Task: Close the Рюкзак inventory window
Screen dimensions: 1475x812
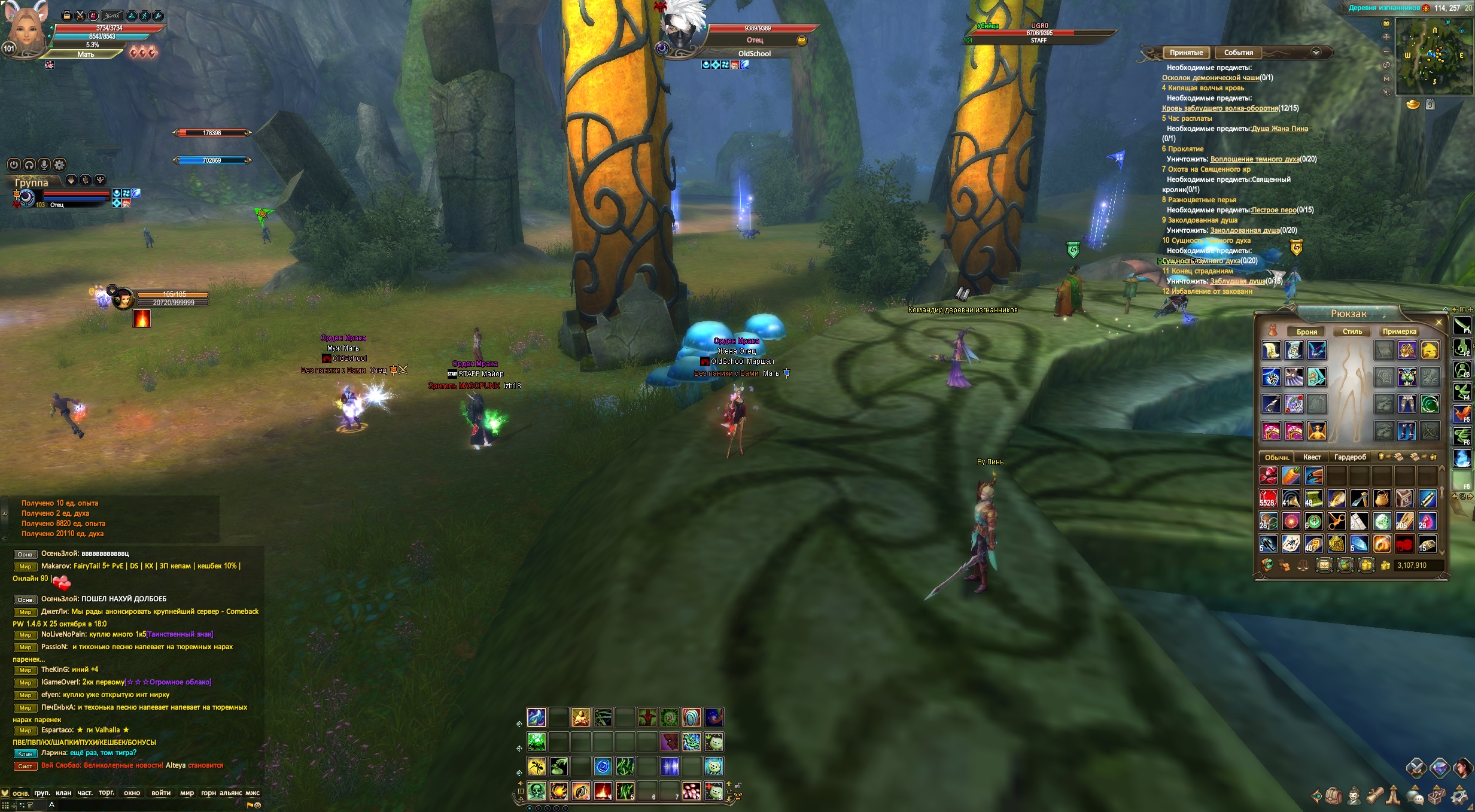Action: tap(1439, 323)
